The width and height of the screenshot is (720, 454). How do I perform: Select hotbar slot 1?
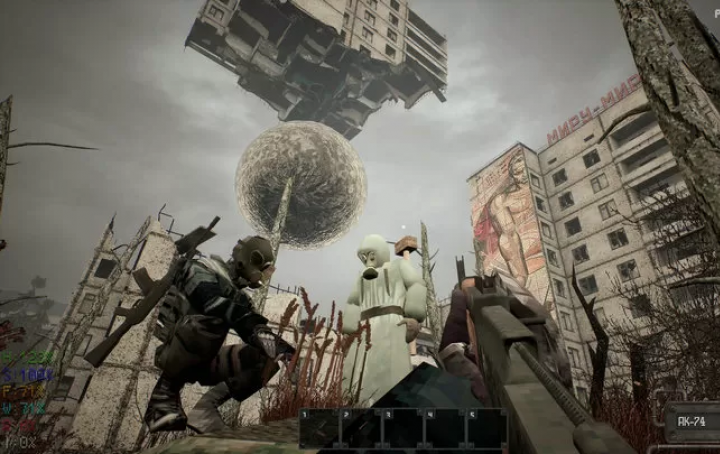(x=319, y=428)
